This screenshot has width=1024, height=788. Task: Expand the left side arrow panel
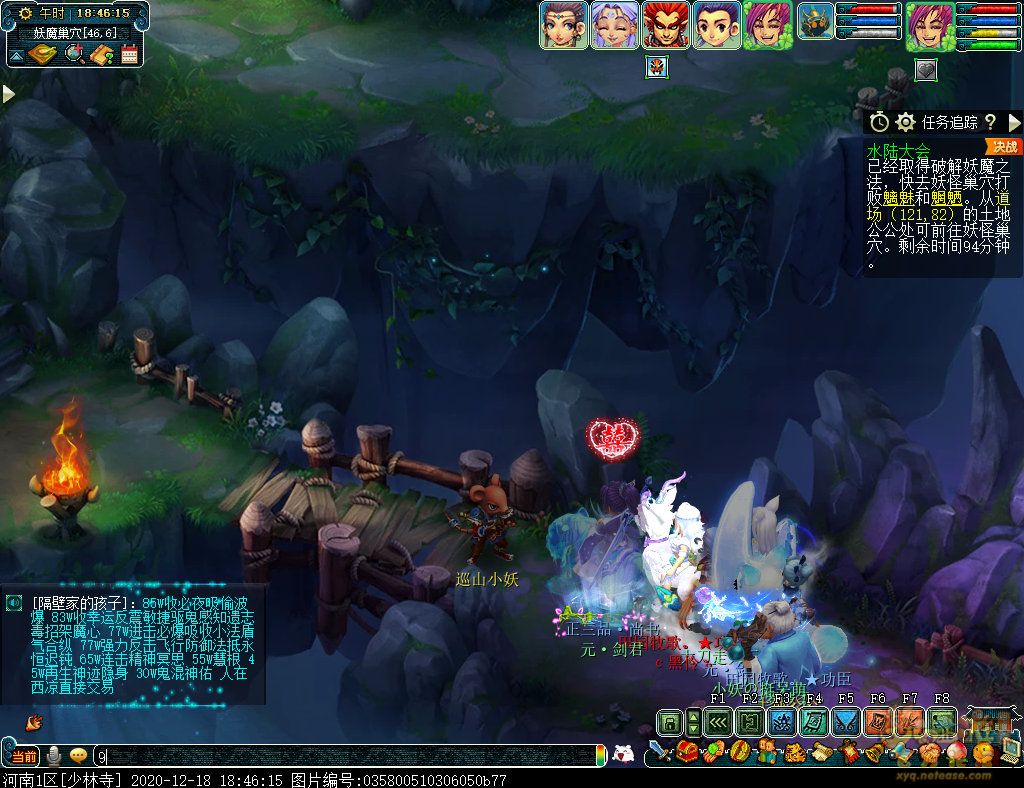8,94
